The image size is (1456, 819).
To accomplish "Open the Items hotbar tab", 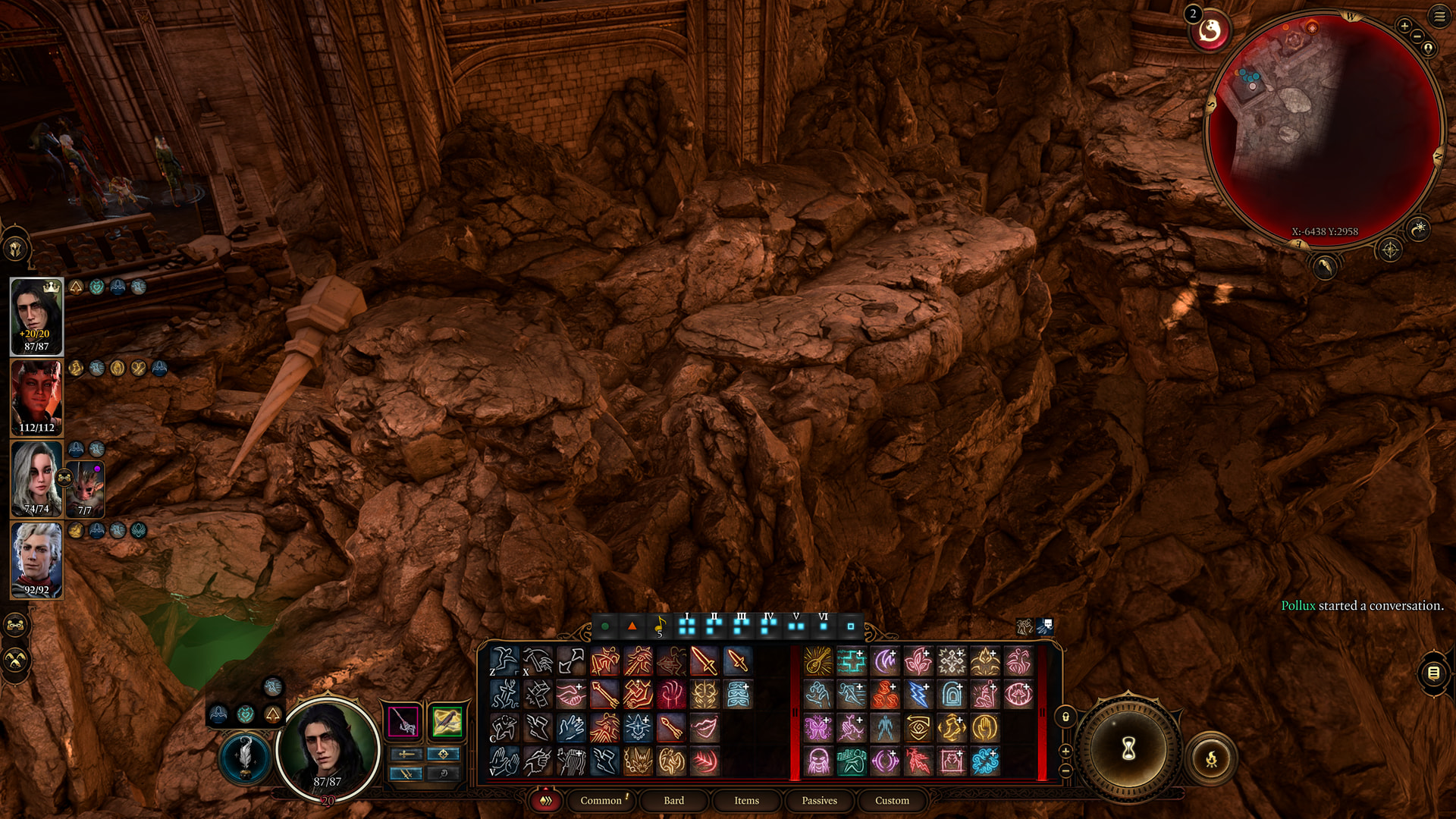I will coord(746,800).
